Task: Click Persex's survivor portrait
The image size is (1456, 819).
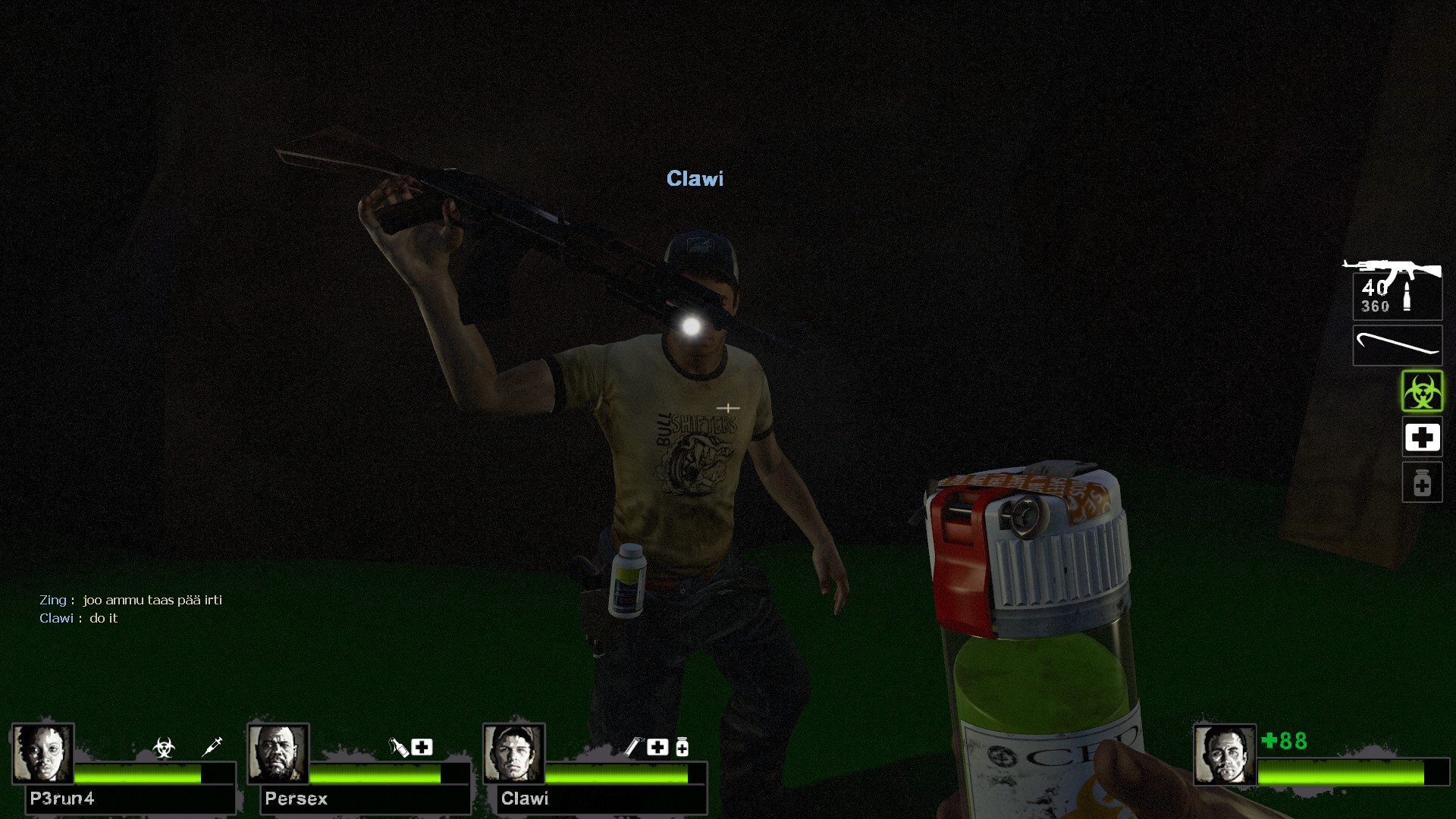Action: (x=278, y=753)
